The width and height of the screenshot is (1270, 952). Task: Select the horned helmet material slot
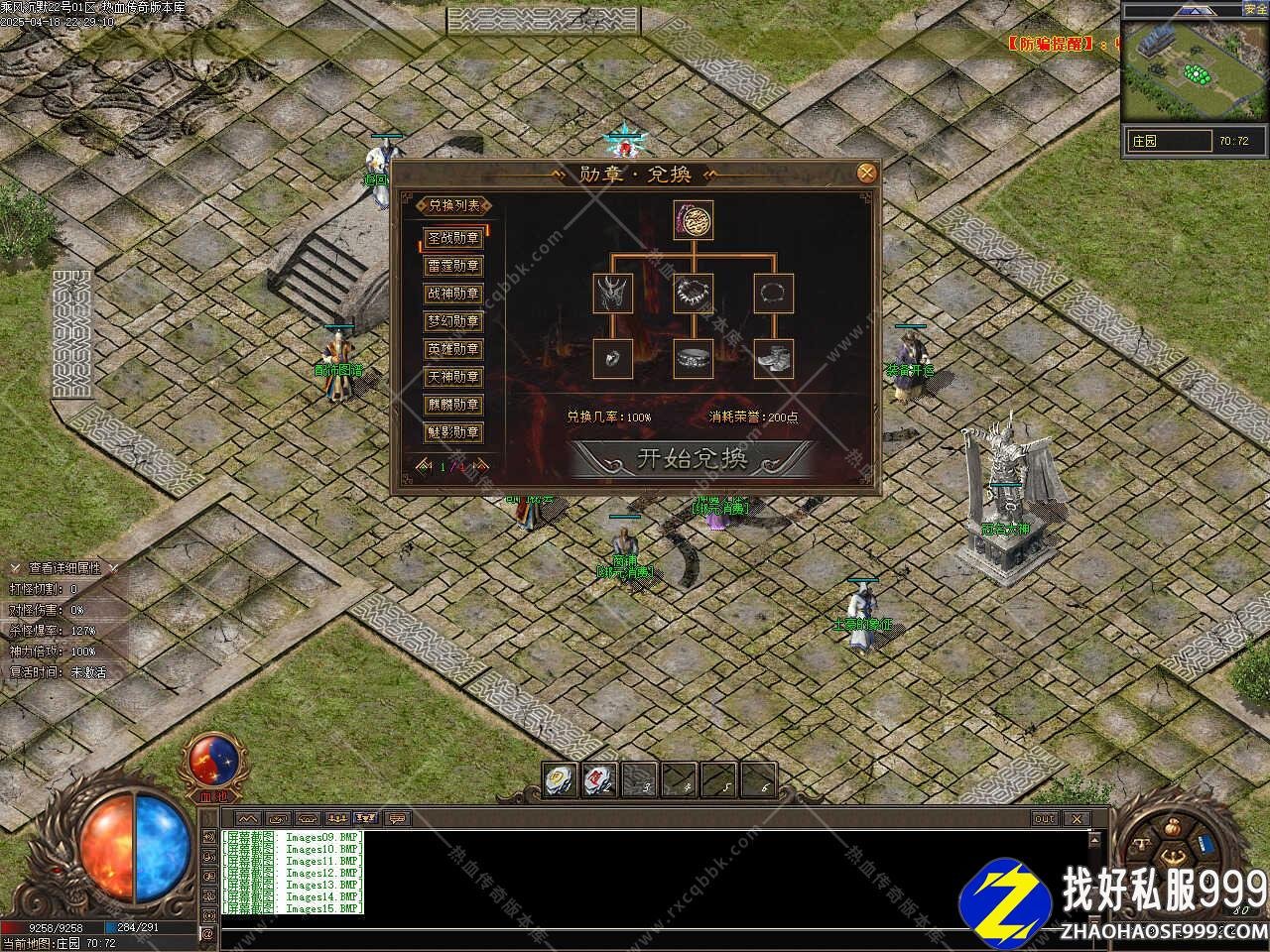(613, 294)
